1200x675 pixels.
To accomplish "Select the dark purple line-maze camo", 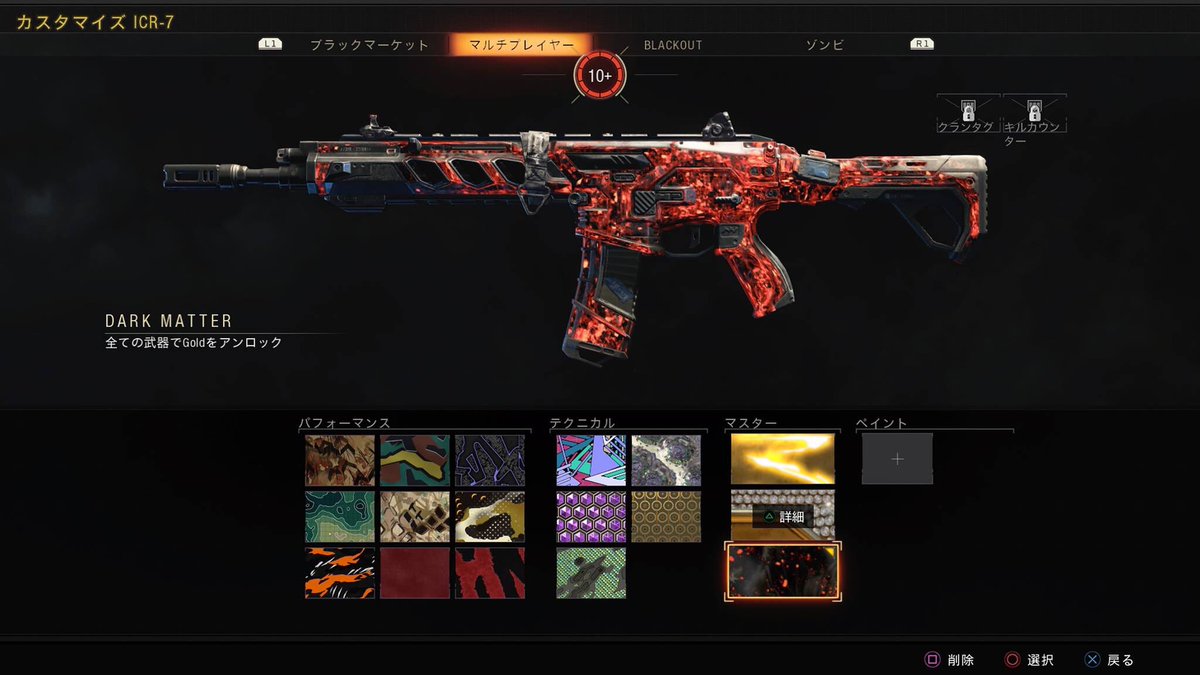I will point(489,460).
